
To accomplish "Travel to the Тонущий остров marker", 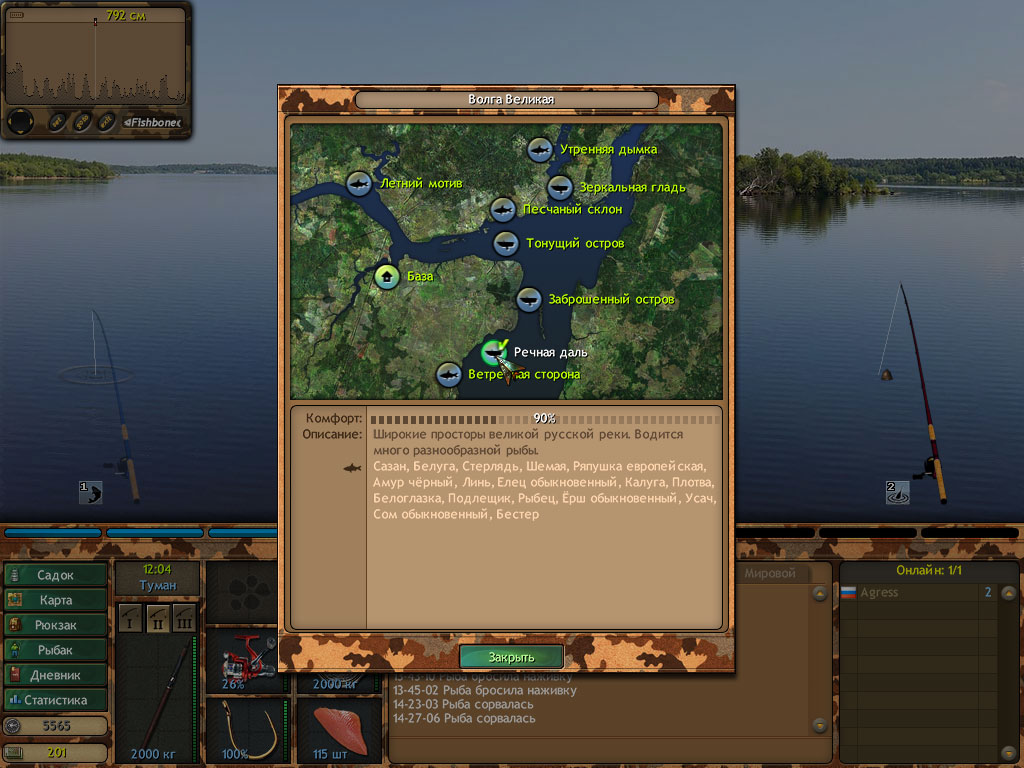I will tap(506, 243).
